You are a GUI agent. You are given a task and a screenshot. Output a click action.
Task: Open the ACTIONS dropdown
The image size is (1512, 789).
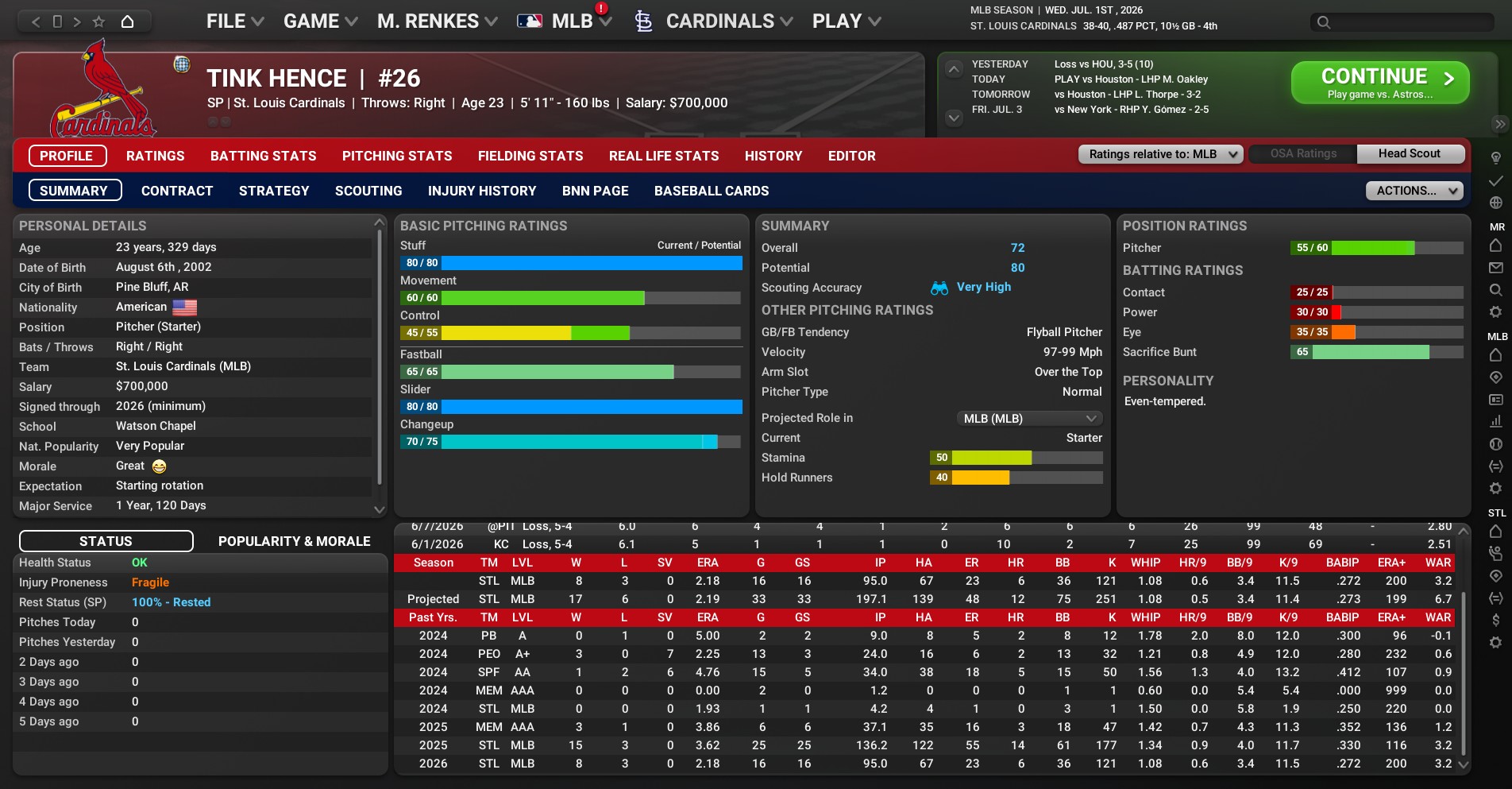[1414, 191]
